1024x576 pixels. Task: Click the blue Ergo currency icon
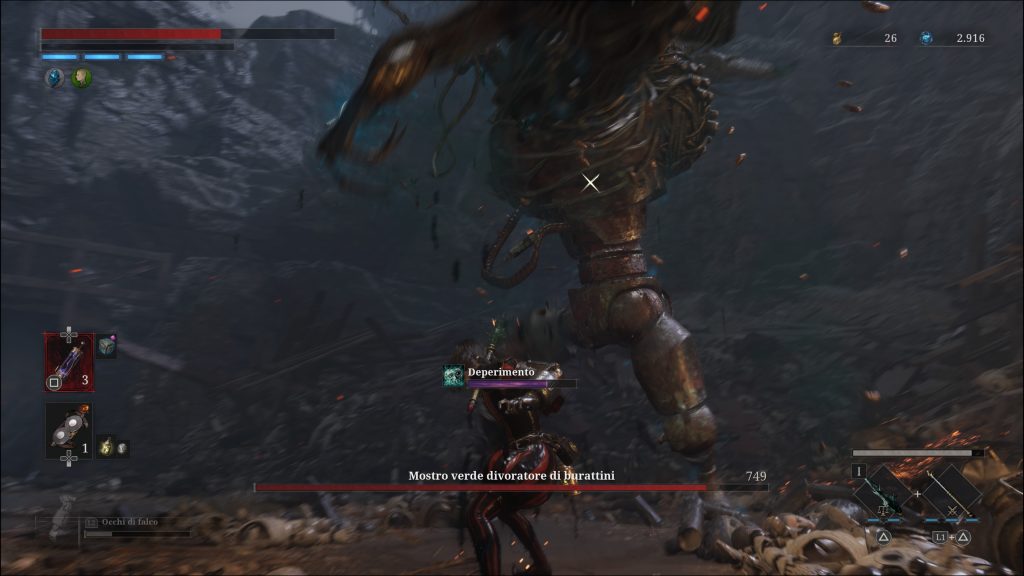click(x=926, y=39)
